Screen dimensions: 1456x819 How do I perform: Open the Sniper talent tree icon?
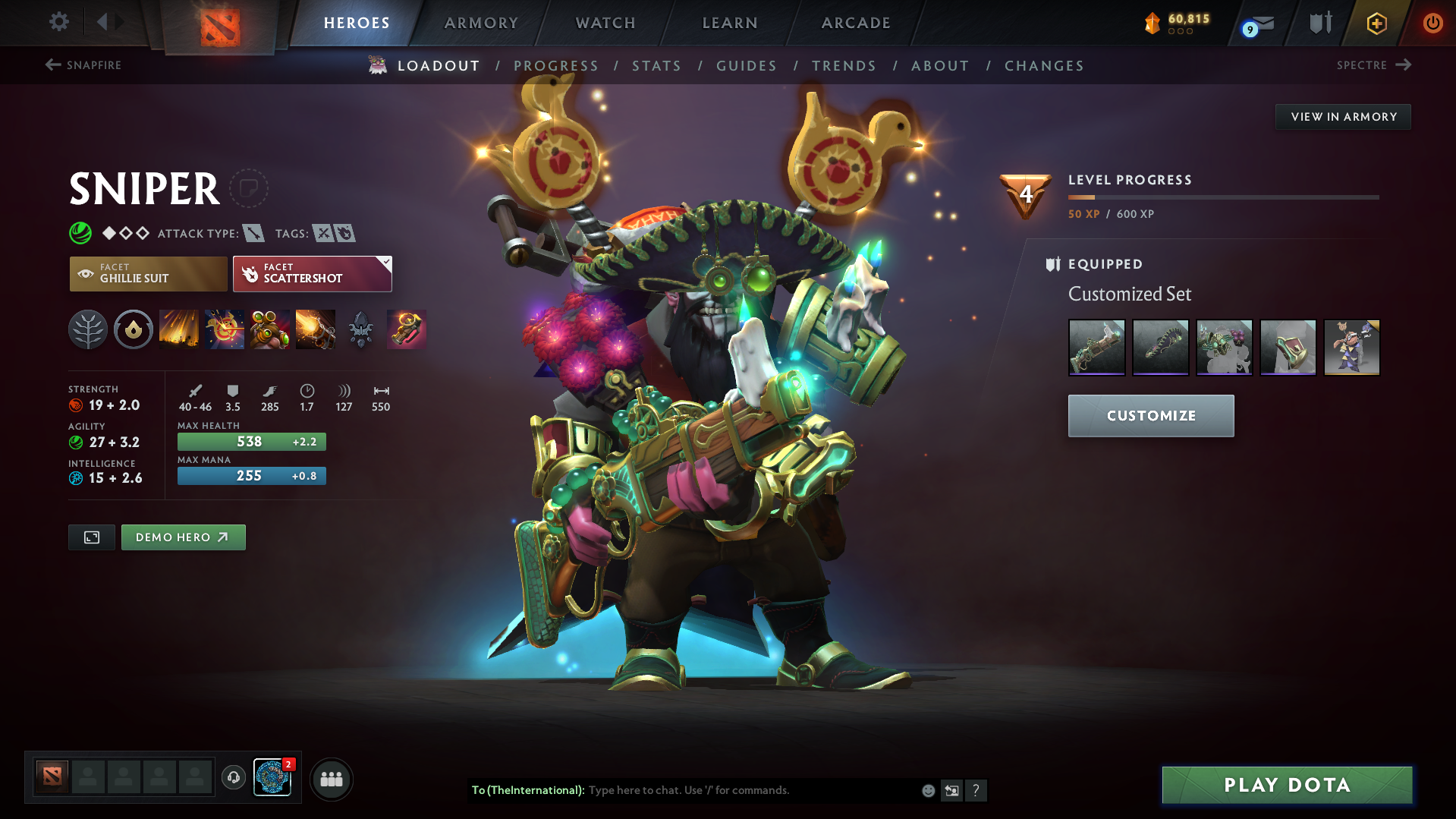[x=88, y=329]
